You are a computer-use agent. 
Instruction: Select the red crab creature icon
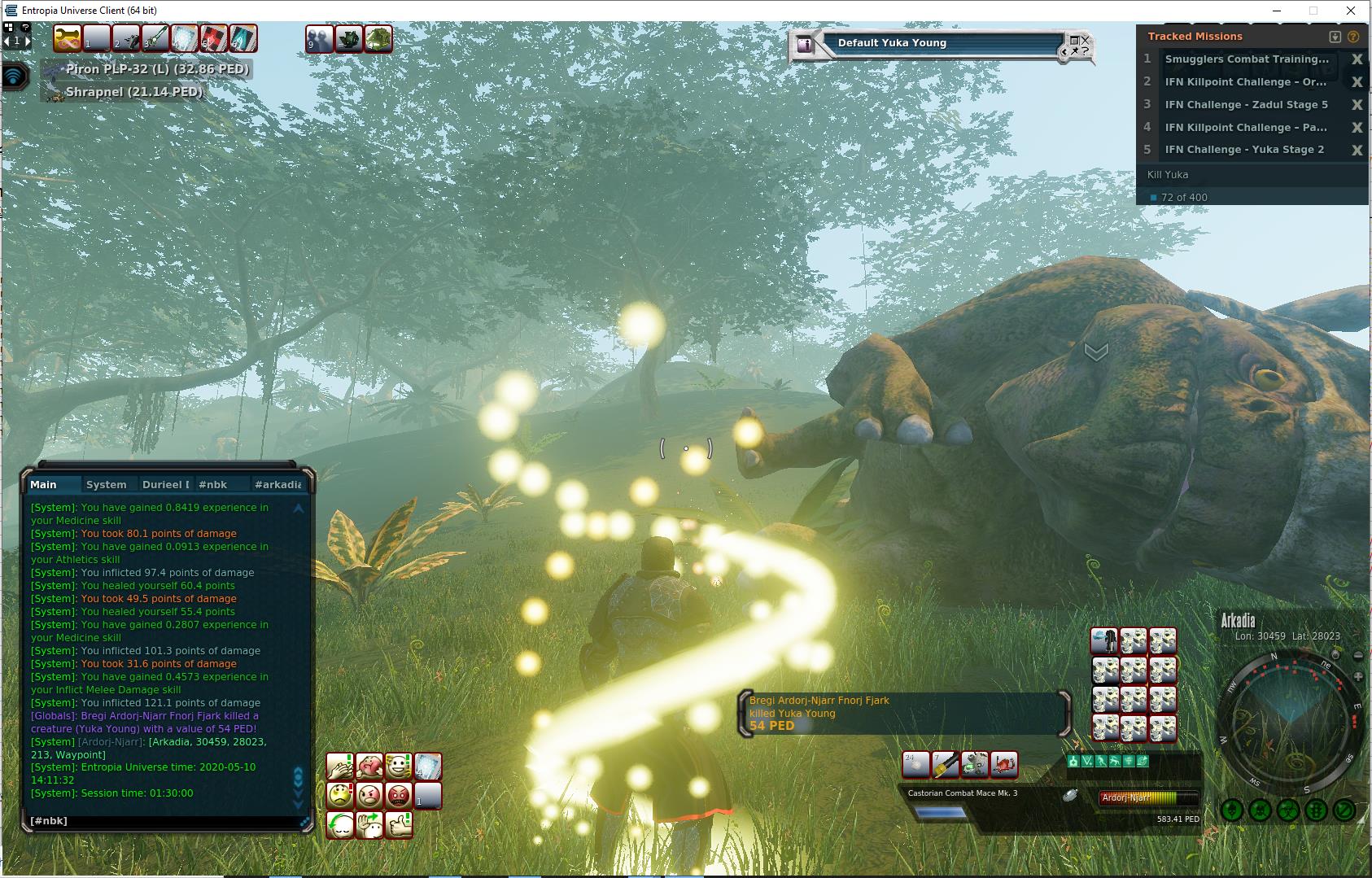[1004, 764]
